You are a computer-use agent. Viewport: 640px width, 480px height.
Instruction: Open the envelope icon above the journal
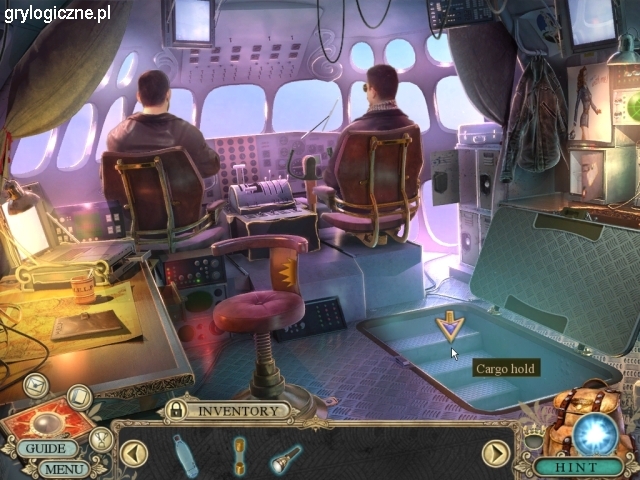[x=36, y=383]
